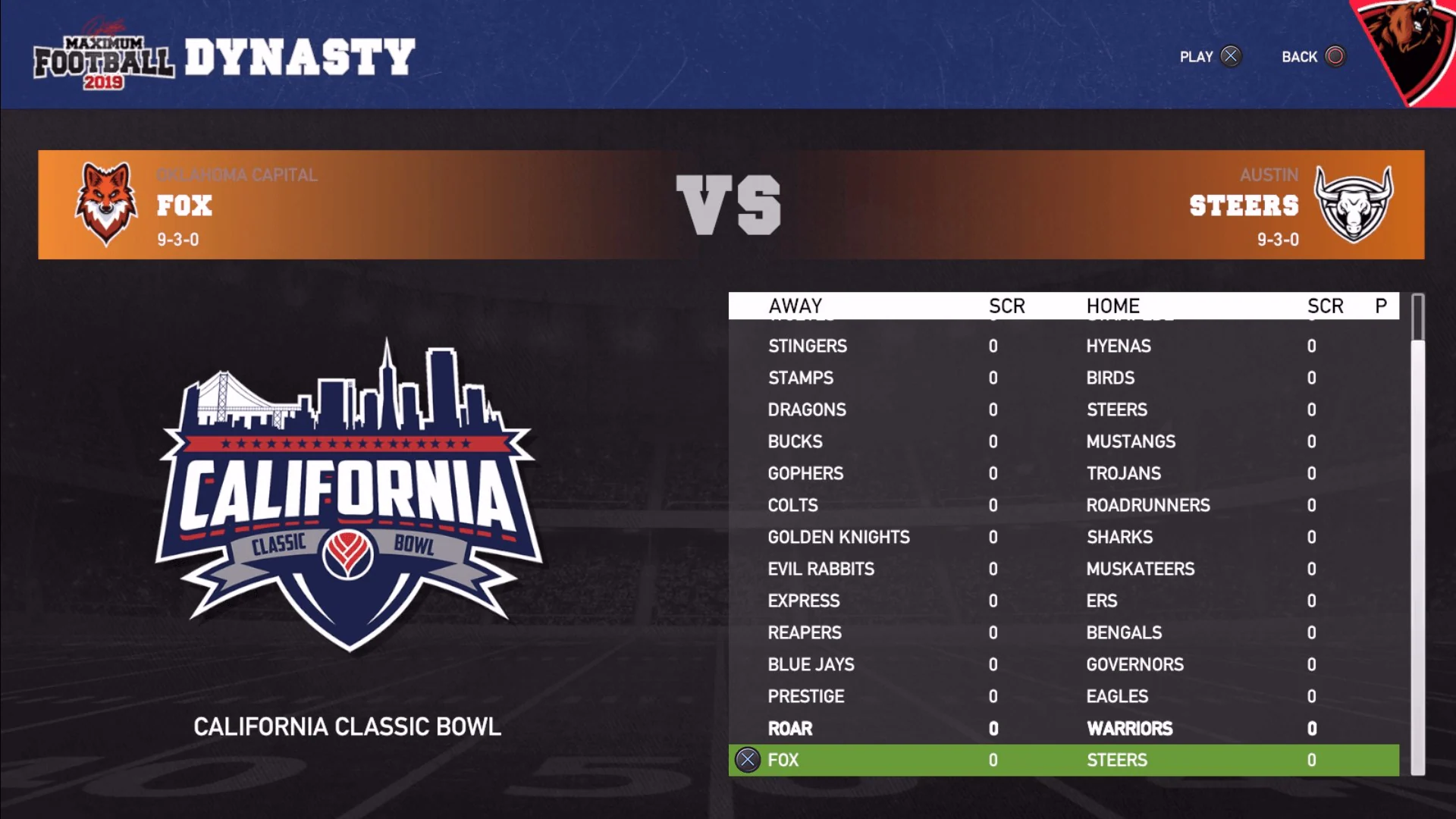Highlight the Gophers vs Trojans game
This screenshot has width=1456, height=819.
[x=1062, y=473]
